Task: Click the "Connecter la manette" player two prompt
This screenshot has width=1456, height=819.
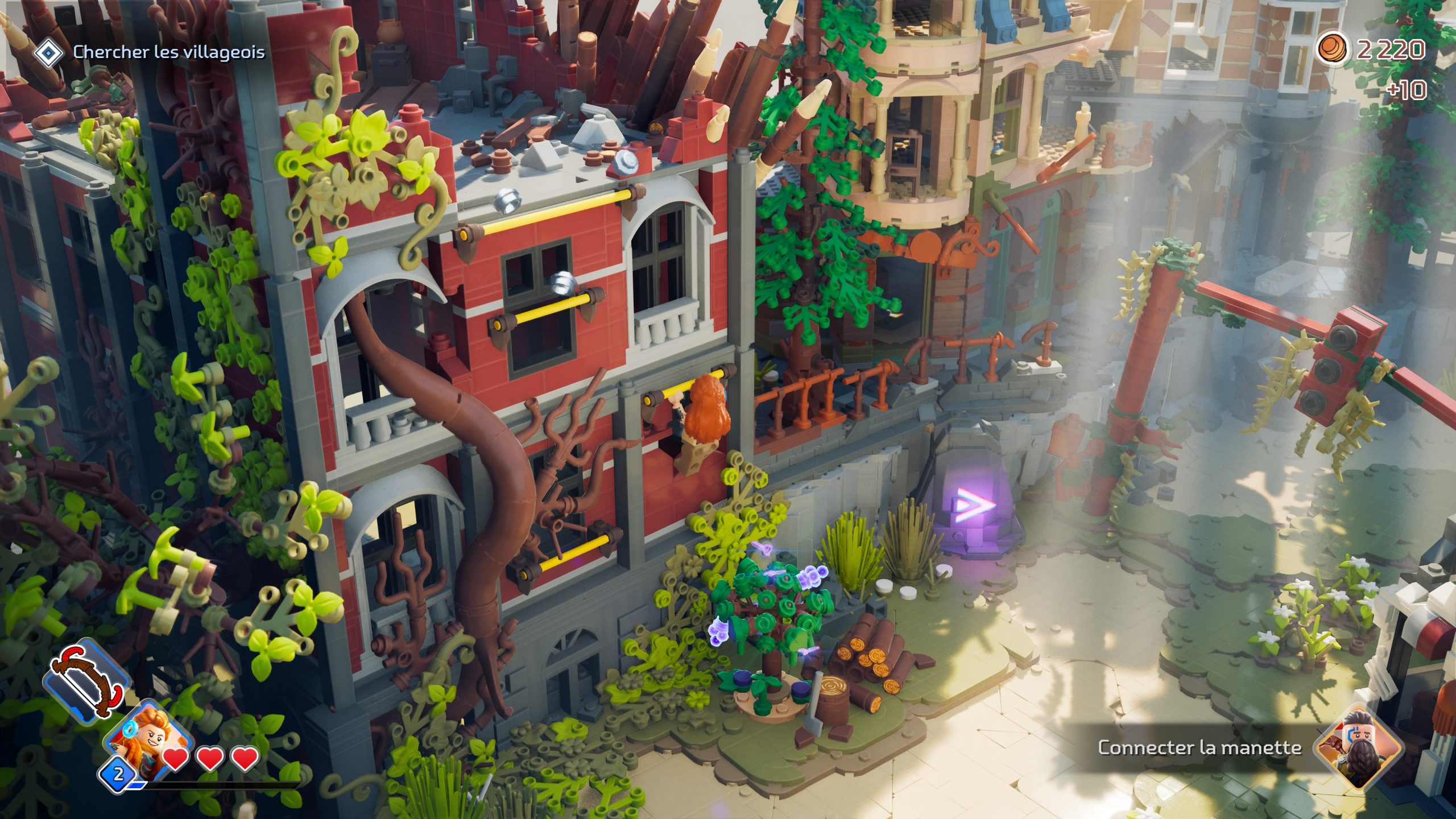Action: click(x=1199, y=747)
